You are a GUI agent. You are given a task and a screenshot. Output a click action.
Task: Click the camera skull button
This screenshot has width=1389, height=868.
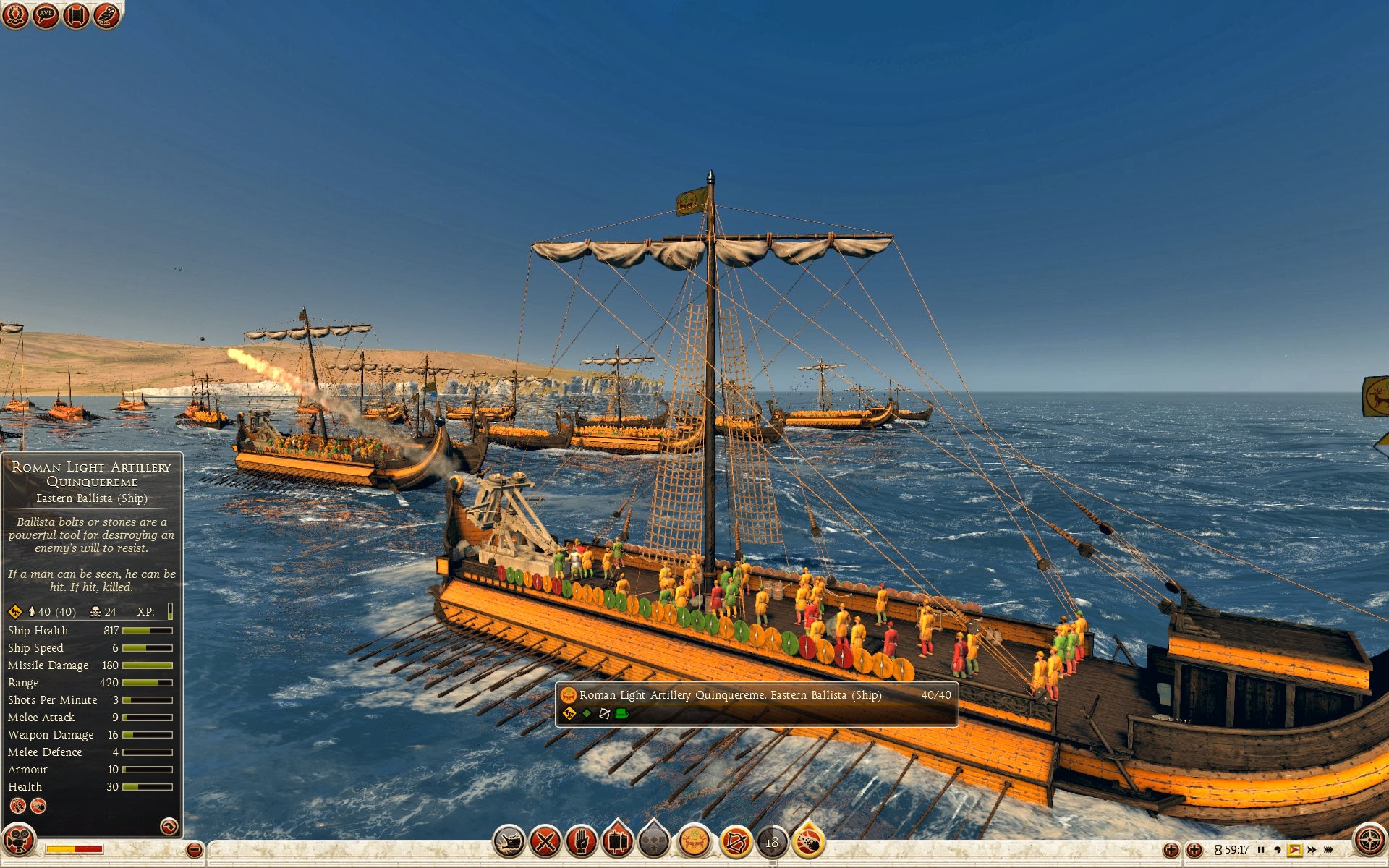click(18, 841)
